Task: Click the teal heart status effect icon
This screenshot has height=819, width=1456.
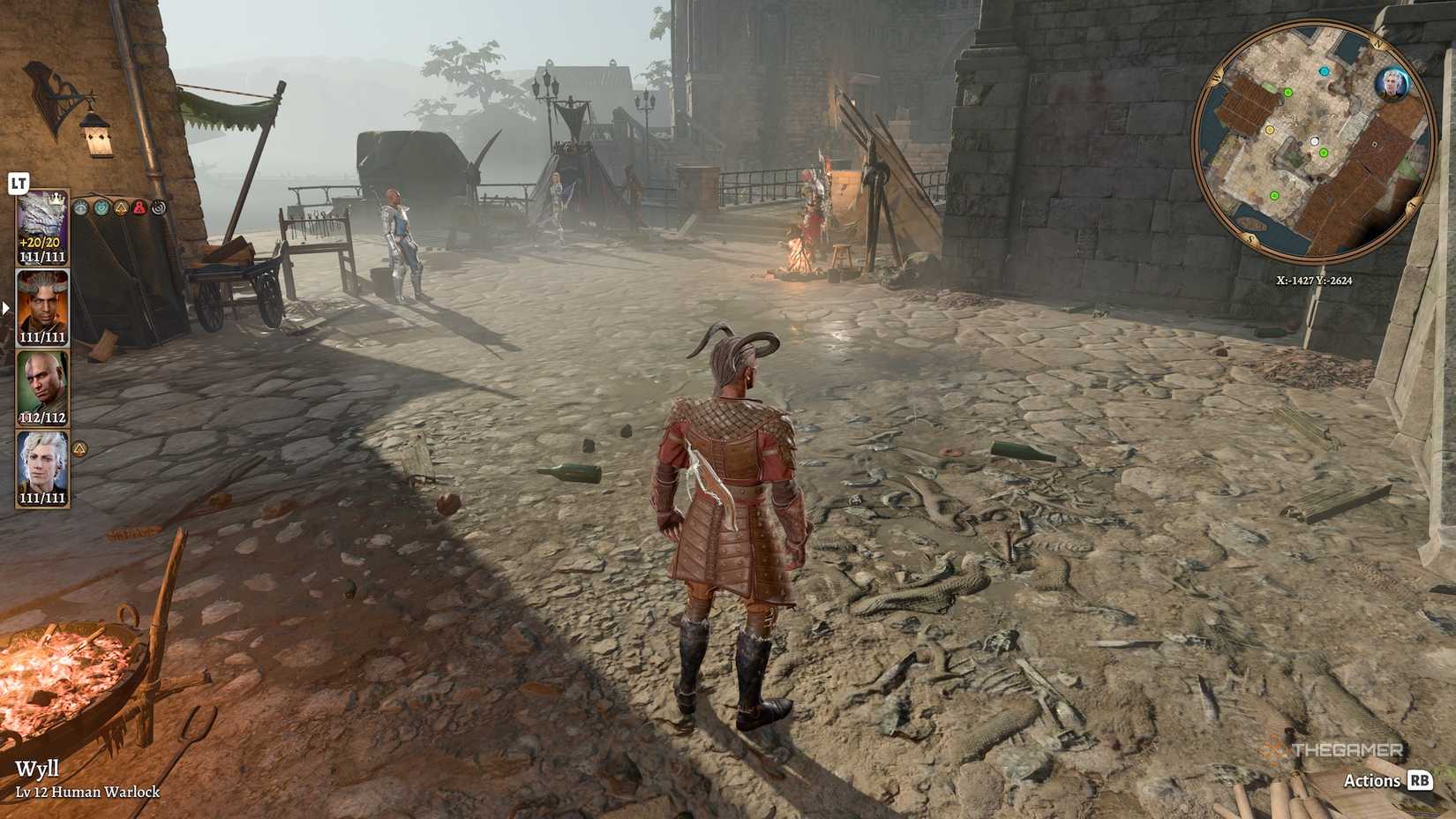Action: 101,208
